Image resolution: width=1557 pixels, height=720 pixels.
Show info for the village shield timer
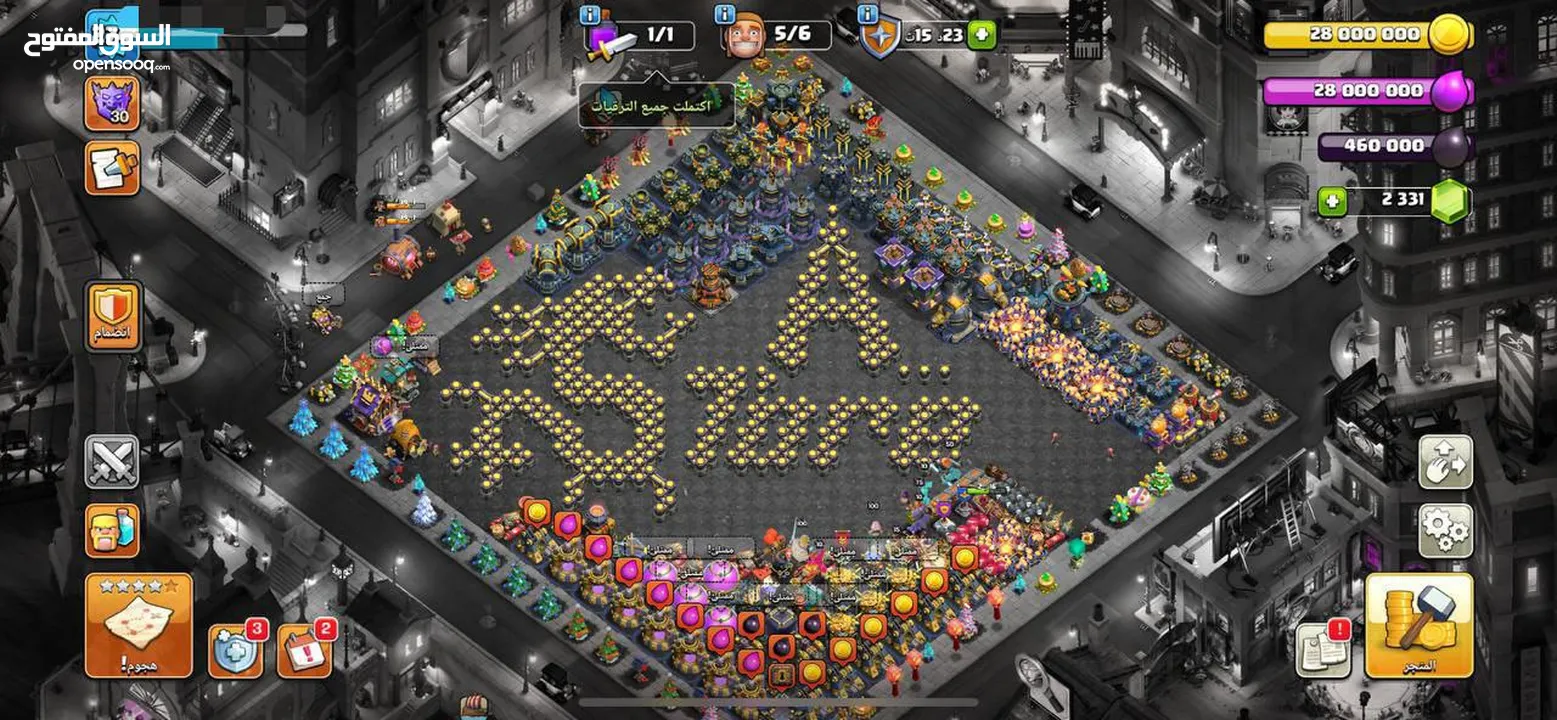click(x=868, y=14)
